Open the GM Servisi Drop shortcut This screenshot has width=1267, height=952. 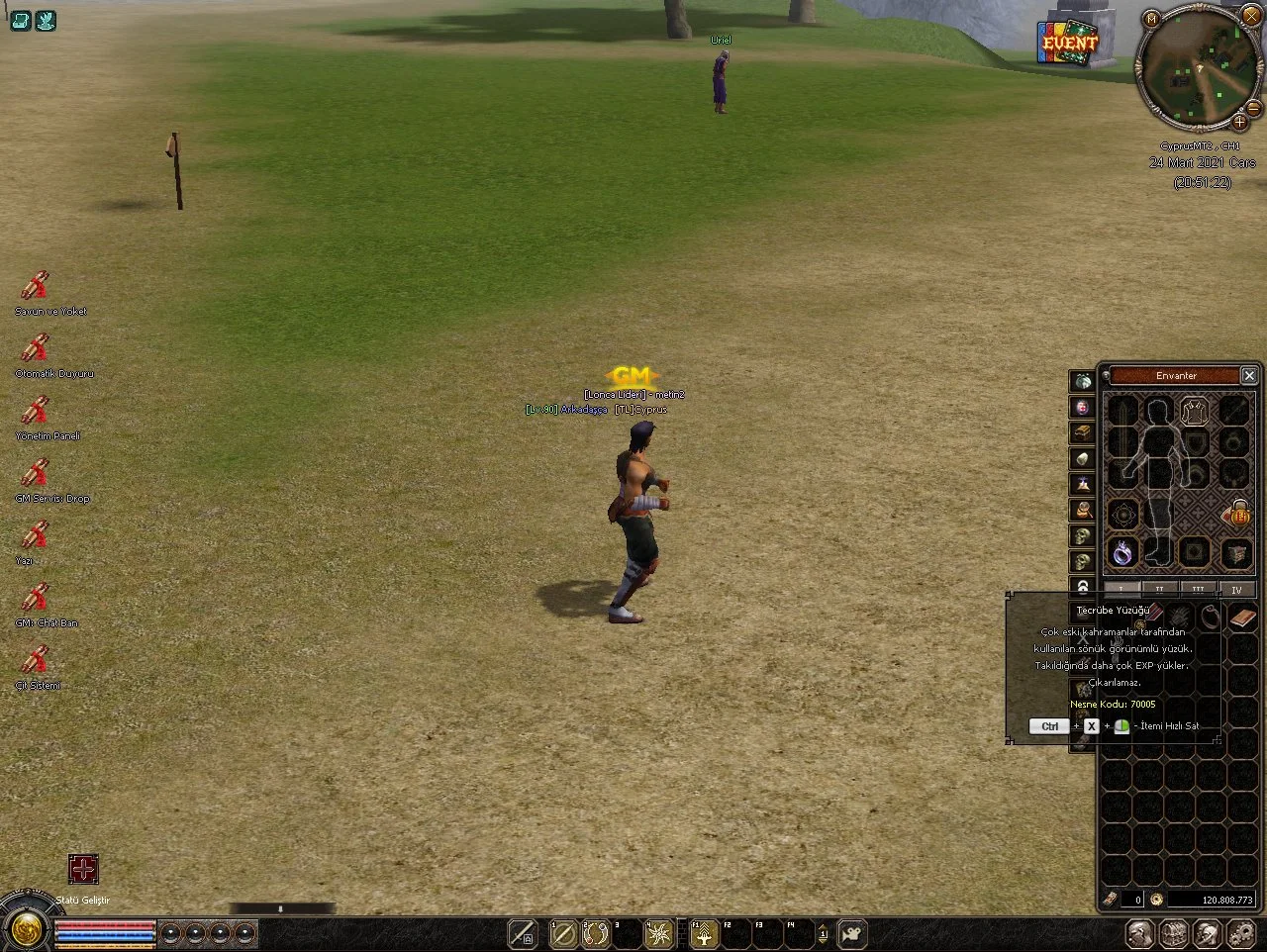[x=36, y=473]
